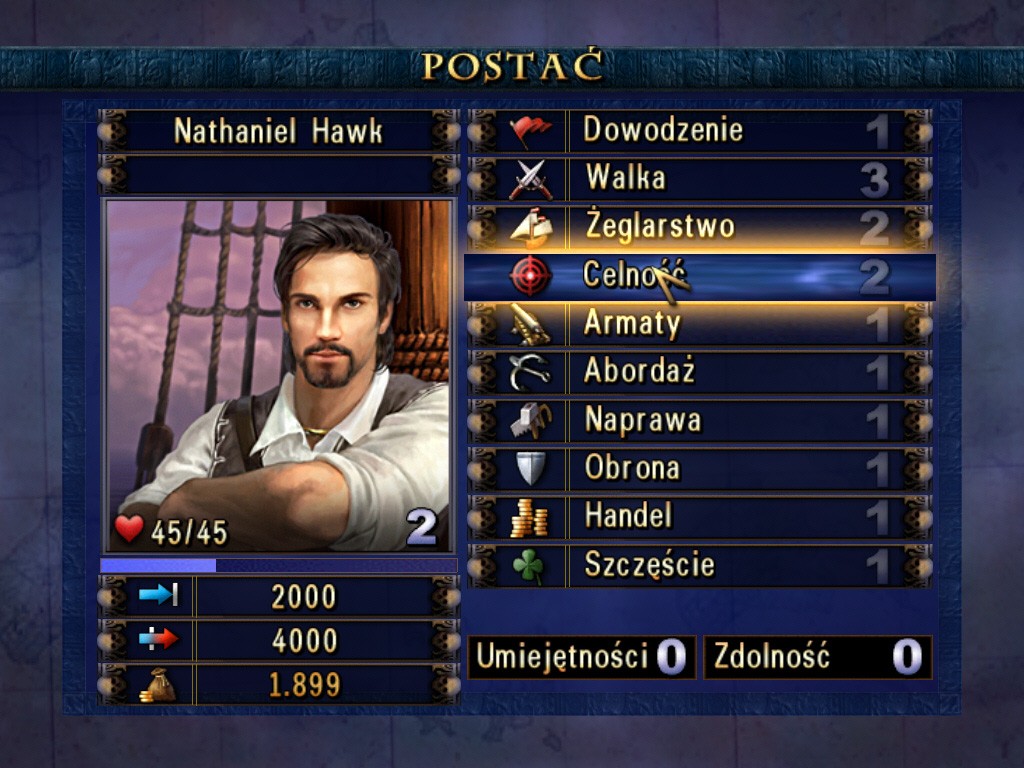Image resolution: width=1024 pixels, height=768 pixels.
Task: Select the Żeglarstwo skill entry
Action: (x=700, y=227)
